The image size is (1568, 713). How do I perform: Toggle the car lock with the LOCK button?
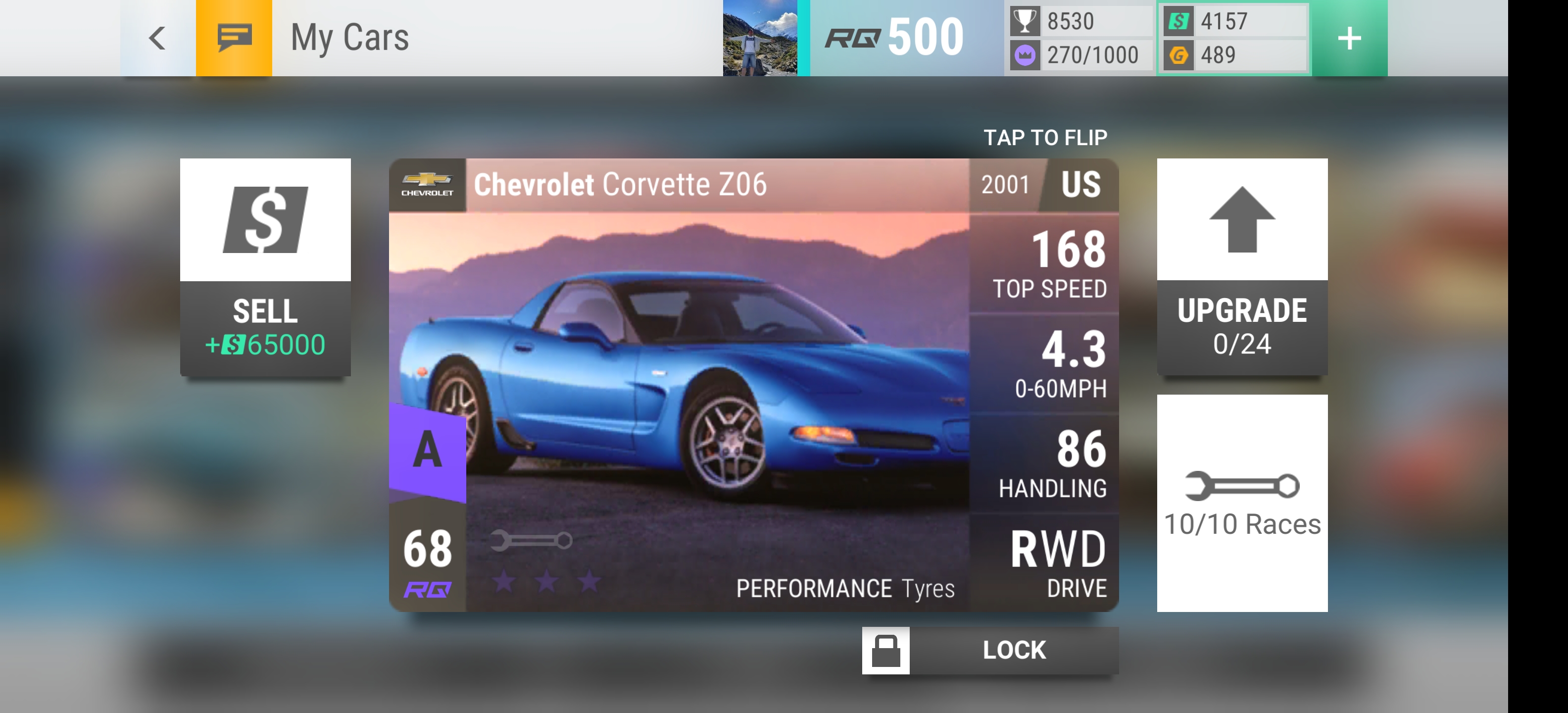1014,649
